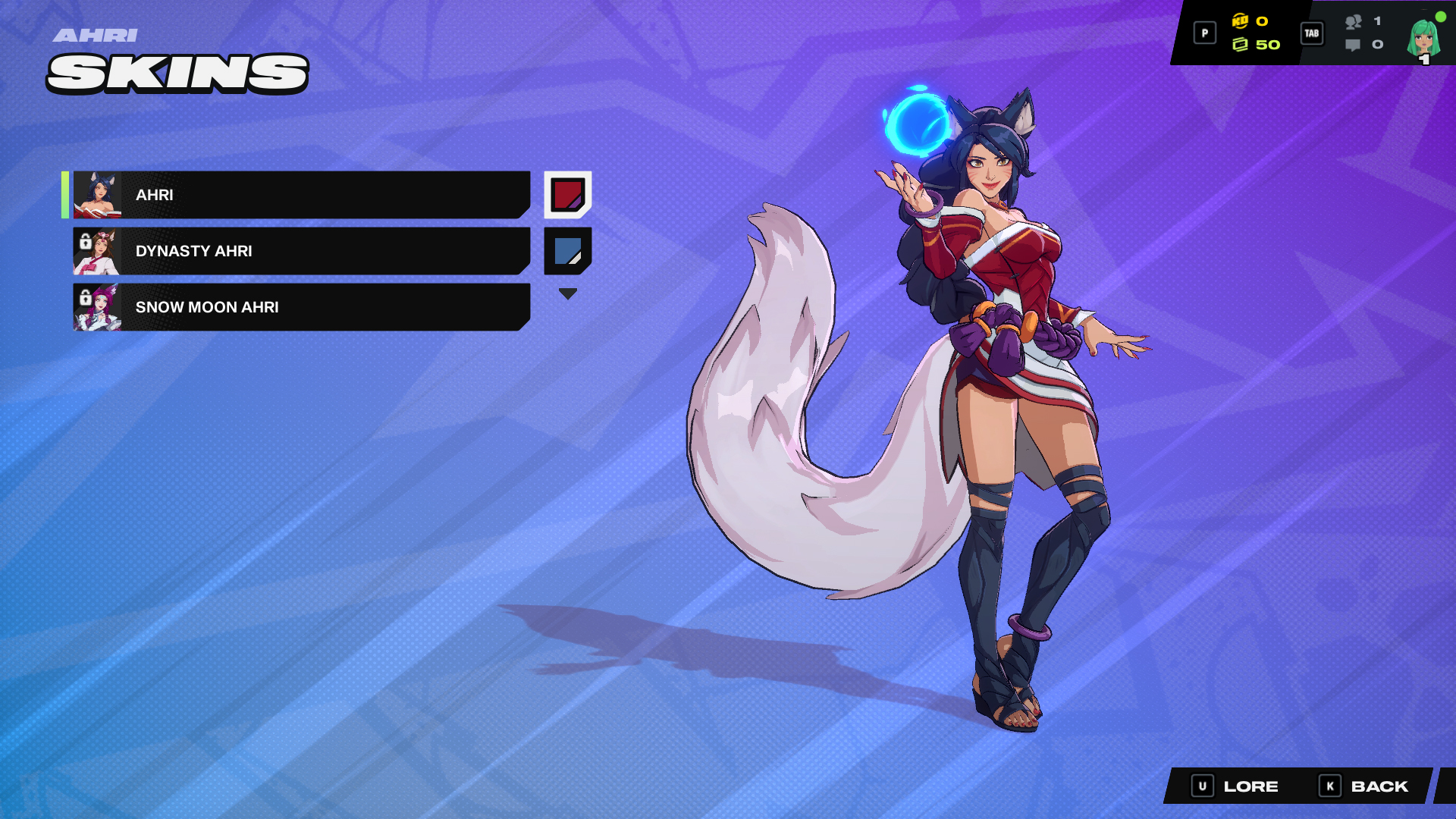Select the default AHRI skin entry

click(x=303, y=194)
